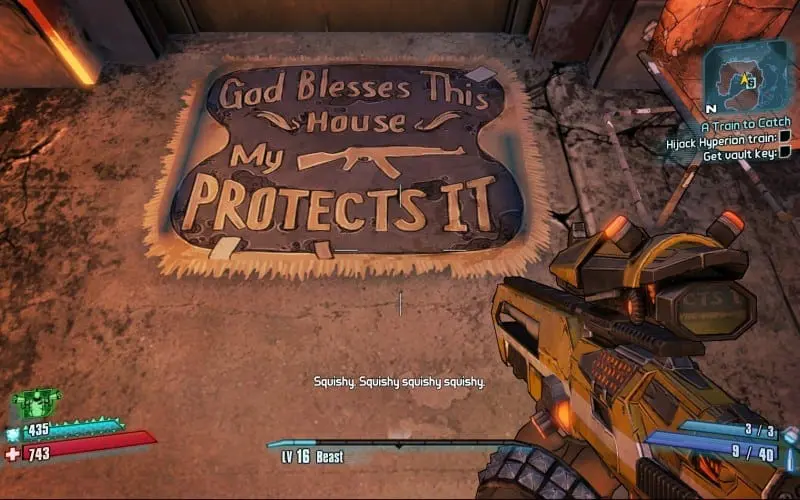Viewport: 800px width, 500px height.
Task: Tick the Get vault key objective box
Action: pos(785,152)
